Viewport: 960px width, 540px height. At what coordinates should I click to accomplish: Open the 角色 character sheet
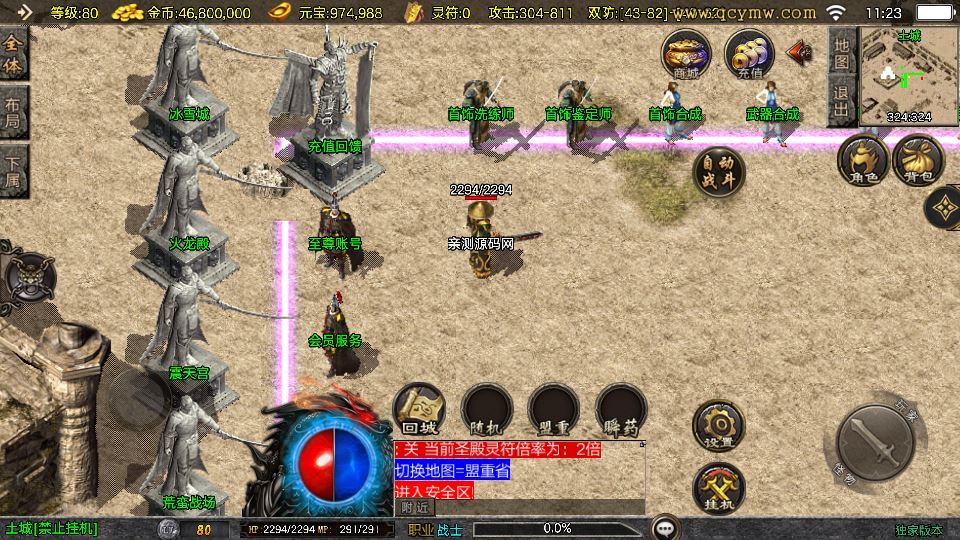point(862,162)
